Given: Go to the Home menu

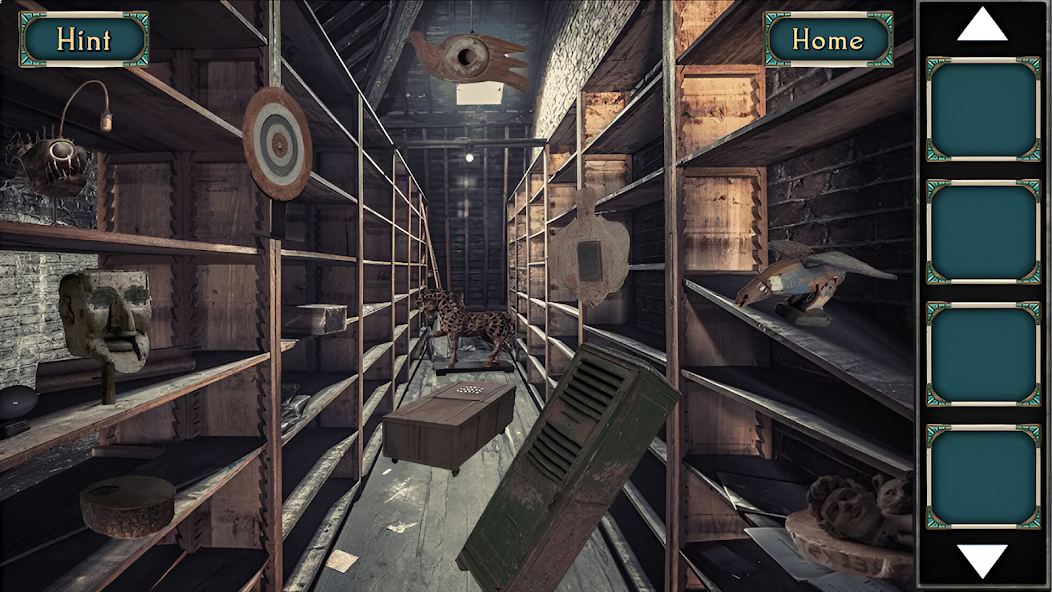Looking at the screenshot, I should click(x=828, y=39).
